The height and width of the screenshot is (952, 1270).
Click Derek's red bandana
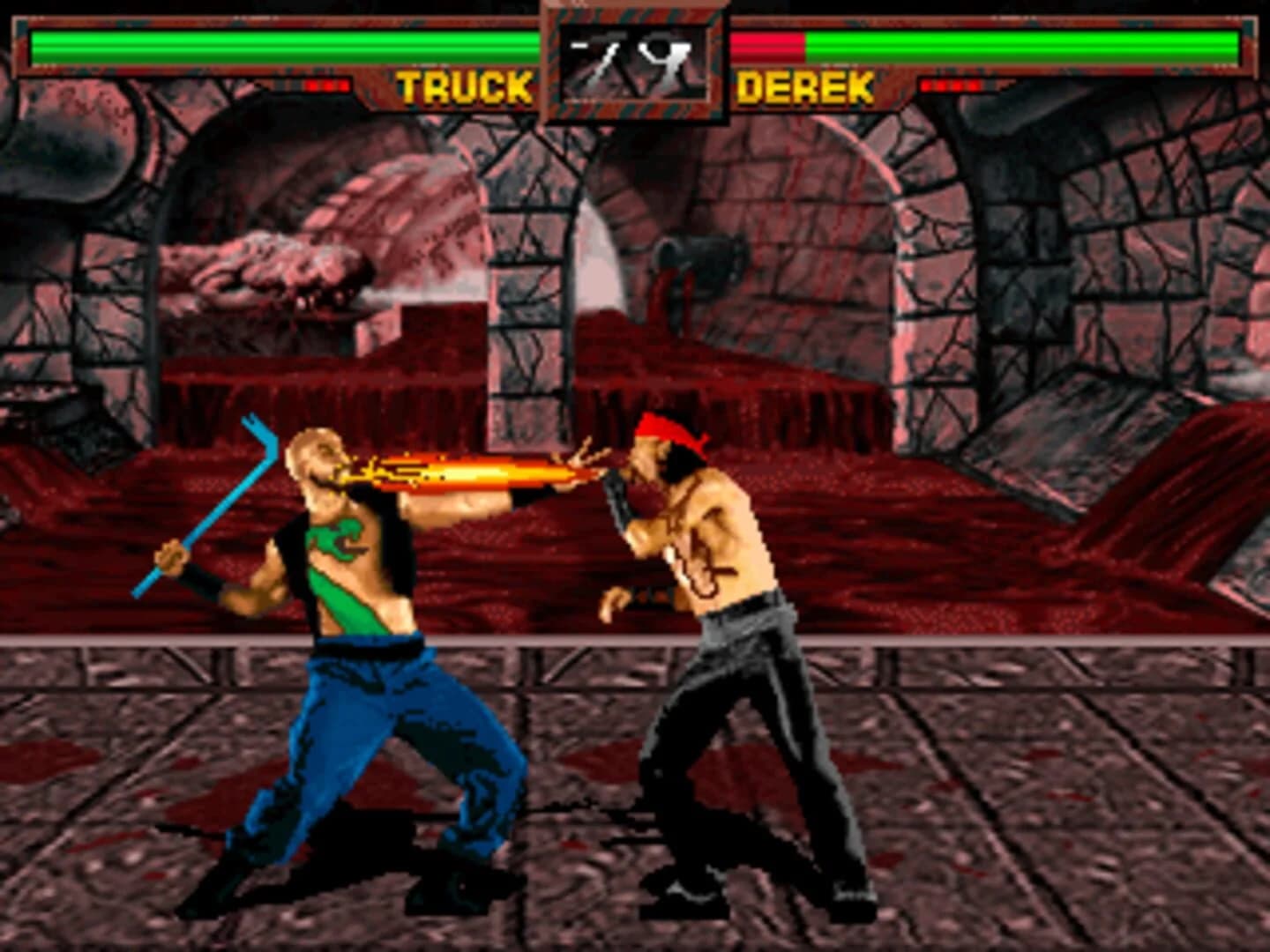pyautogui.click(x=666, y=428)
